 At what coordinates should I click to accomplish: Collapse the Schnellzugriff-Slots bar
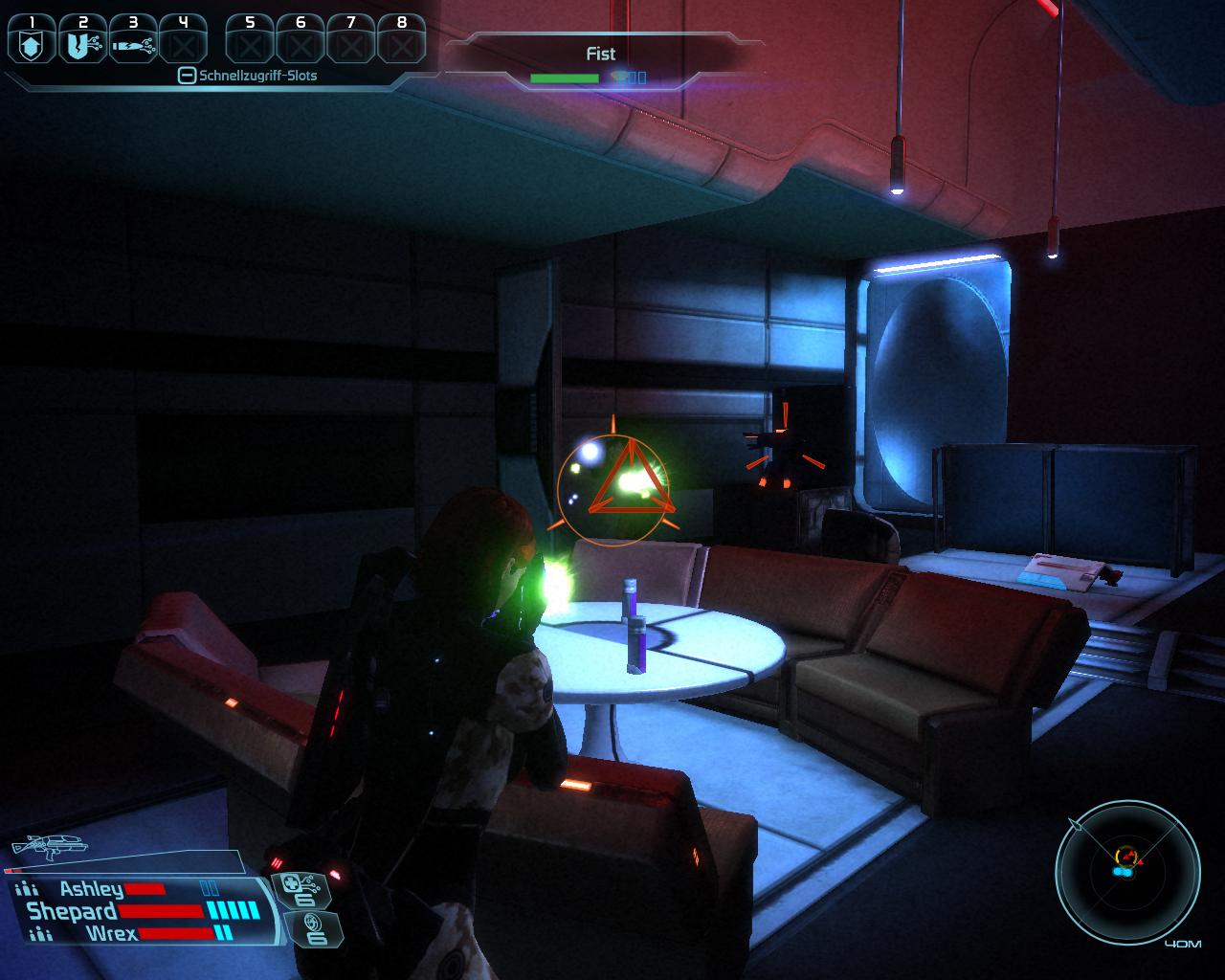pos(188,76)
